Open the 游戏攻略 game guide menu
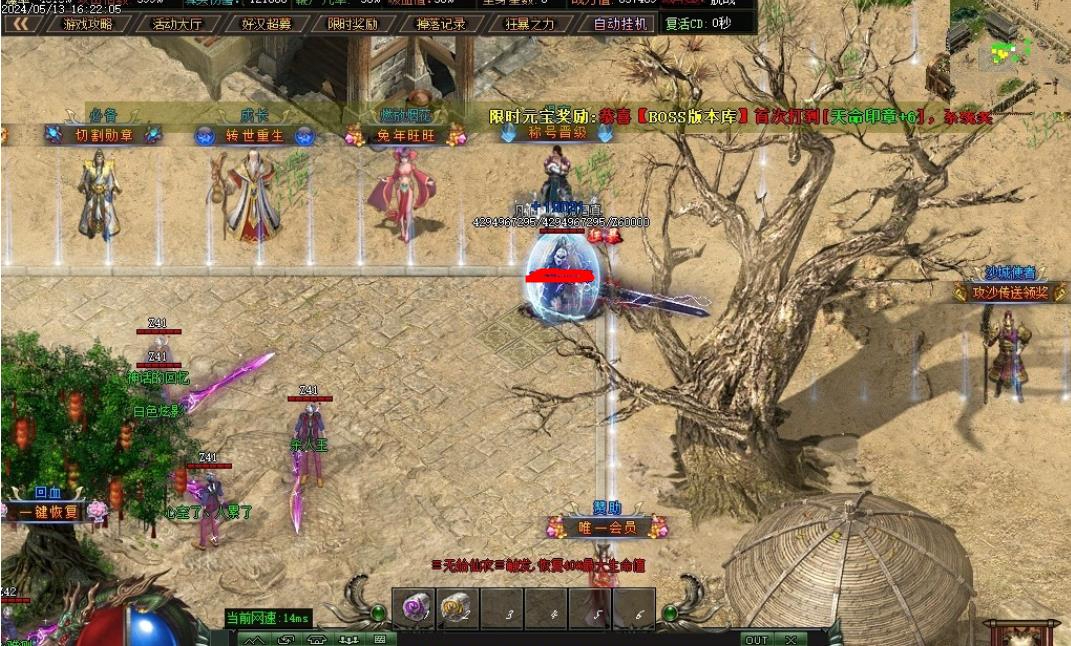 click(88, 24)
